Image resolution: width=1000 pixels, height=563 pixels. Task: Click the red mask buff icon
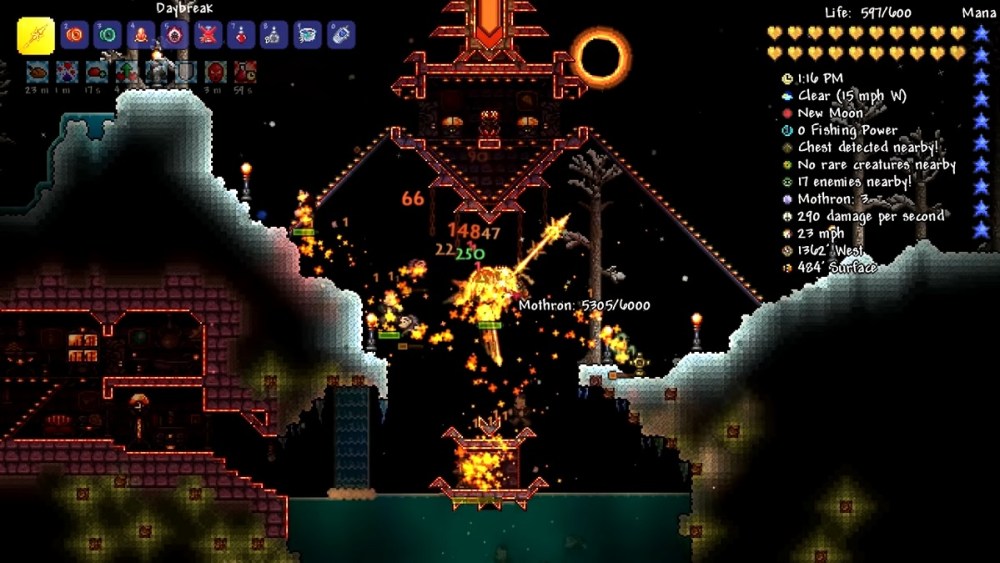pos(216,72)
